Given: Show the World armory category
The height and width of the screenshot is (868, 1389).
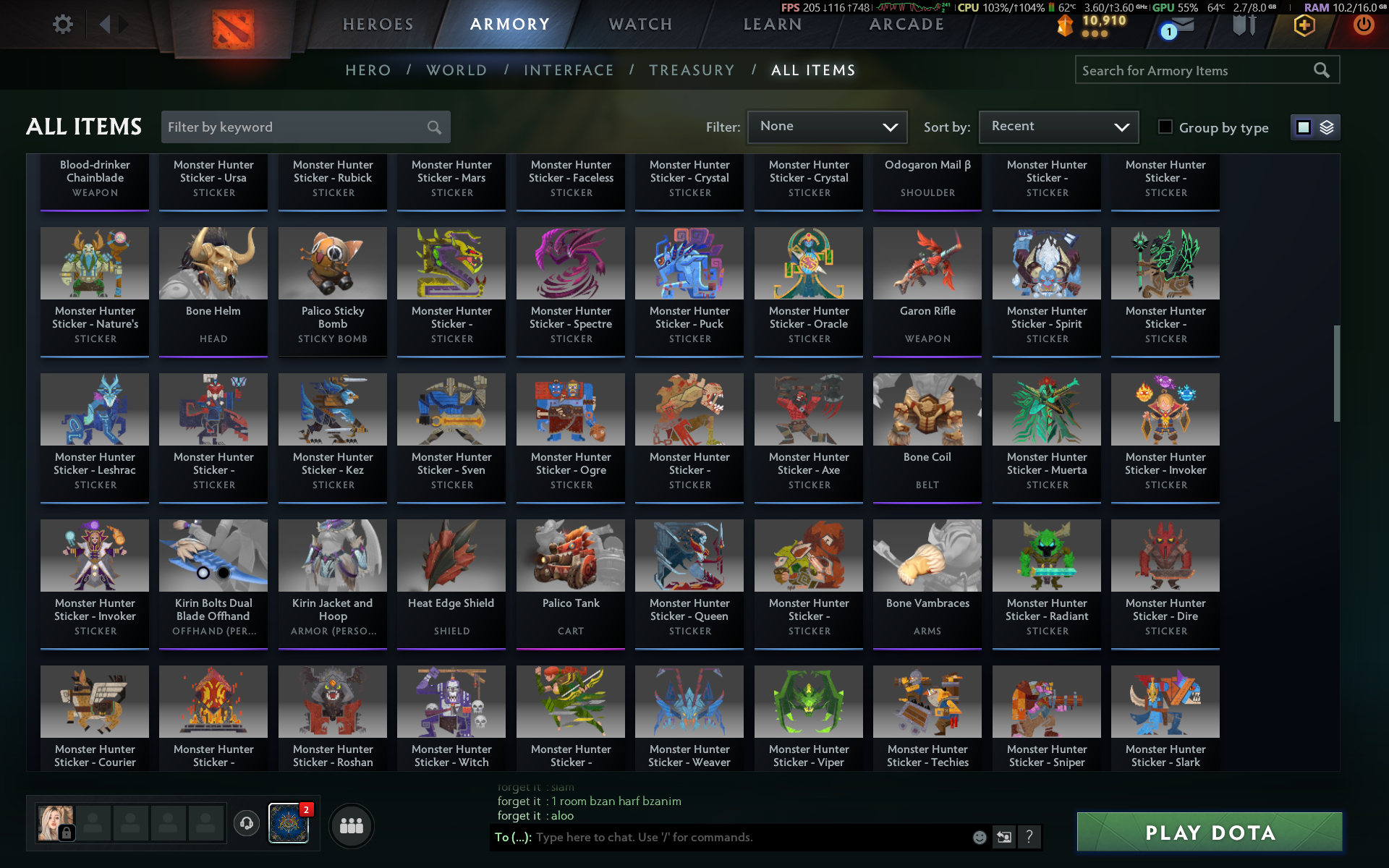Looking at the screenshot, I should [456, 70].
